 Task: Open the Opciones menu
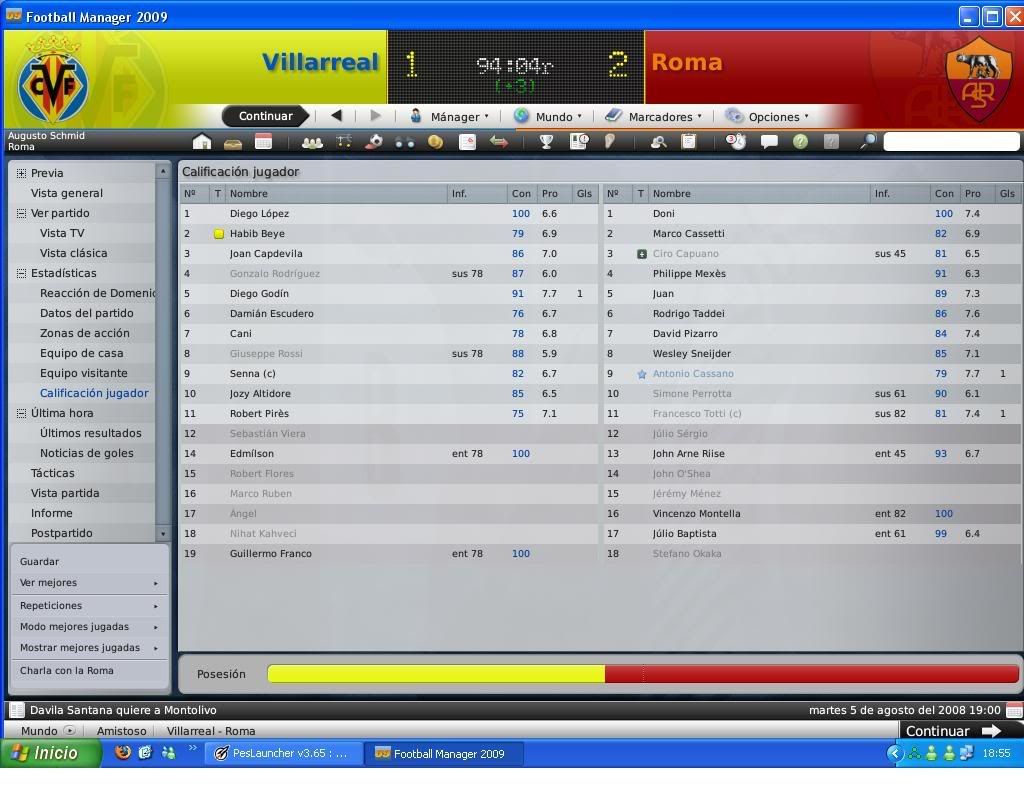coord(768,117)
